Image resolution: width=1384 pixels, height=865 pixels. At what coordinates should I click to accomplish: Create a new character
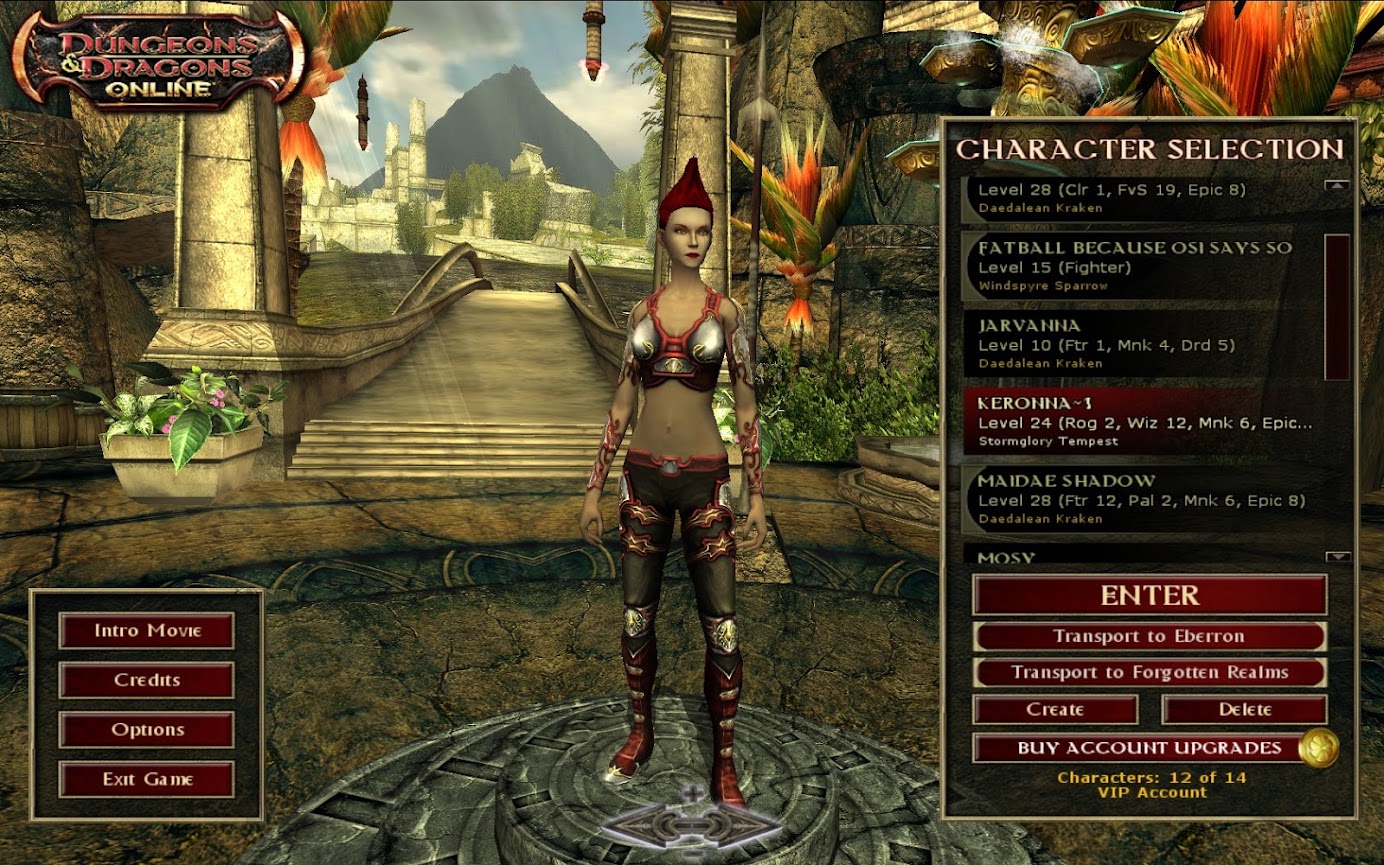tap(1055, 709)
